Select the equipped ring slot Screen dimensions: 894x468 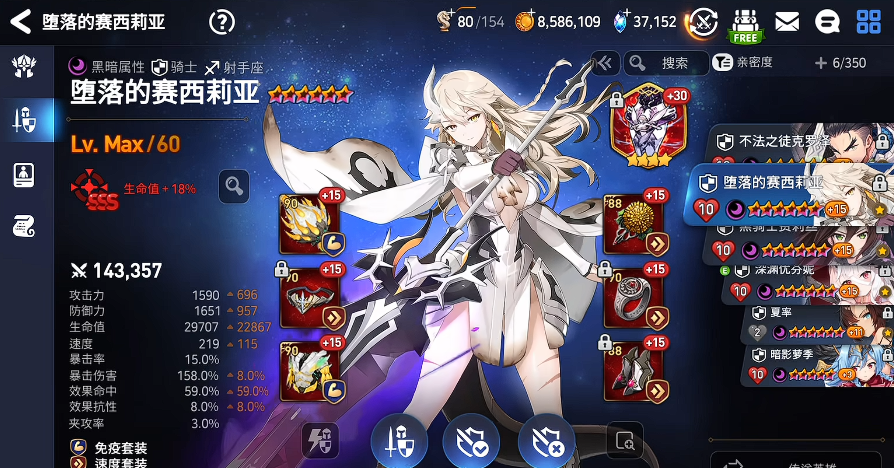634,298
